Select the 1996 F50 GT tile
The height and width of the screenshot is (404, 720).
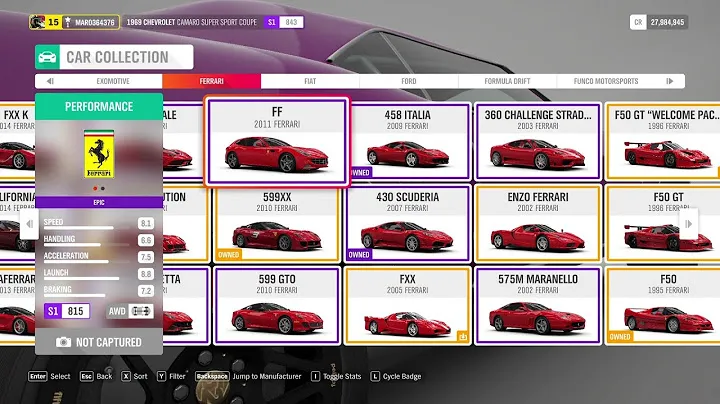(667, 223)
